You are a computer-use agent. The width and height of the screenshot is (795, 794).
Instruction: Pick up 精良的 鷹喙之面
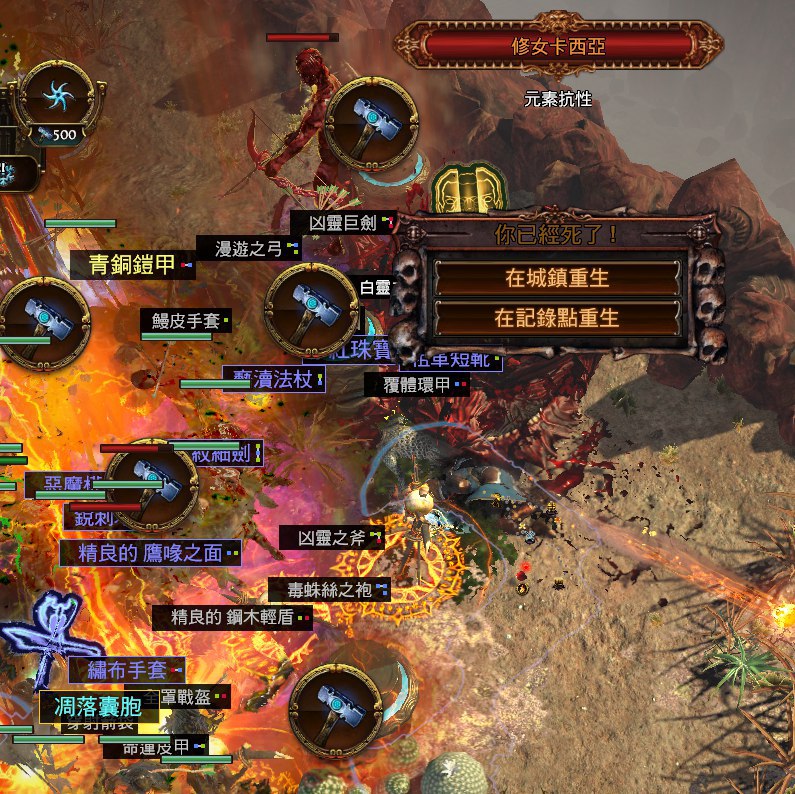(x=148, y=553)
